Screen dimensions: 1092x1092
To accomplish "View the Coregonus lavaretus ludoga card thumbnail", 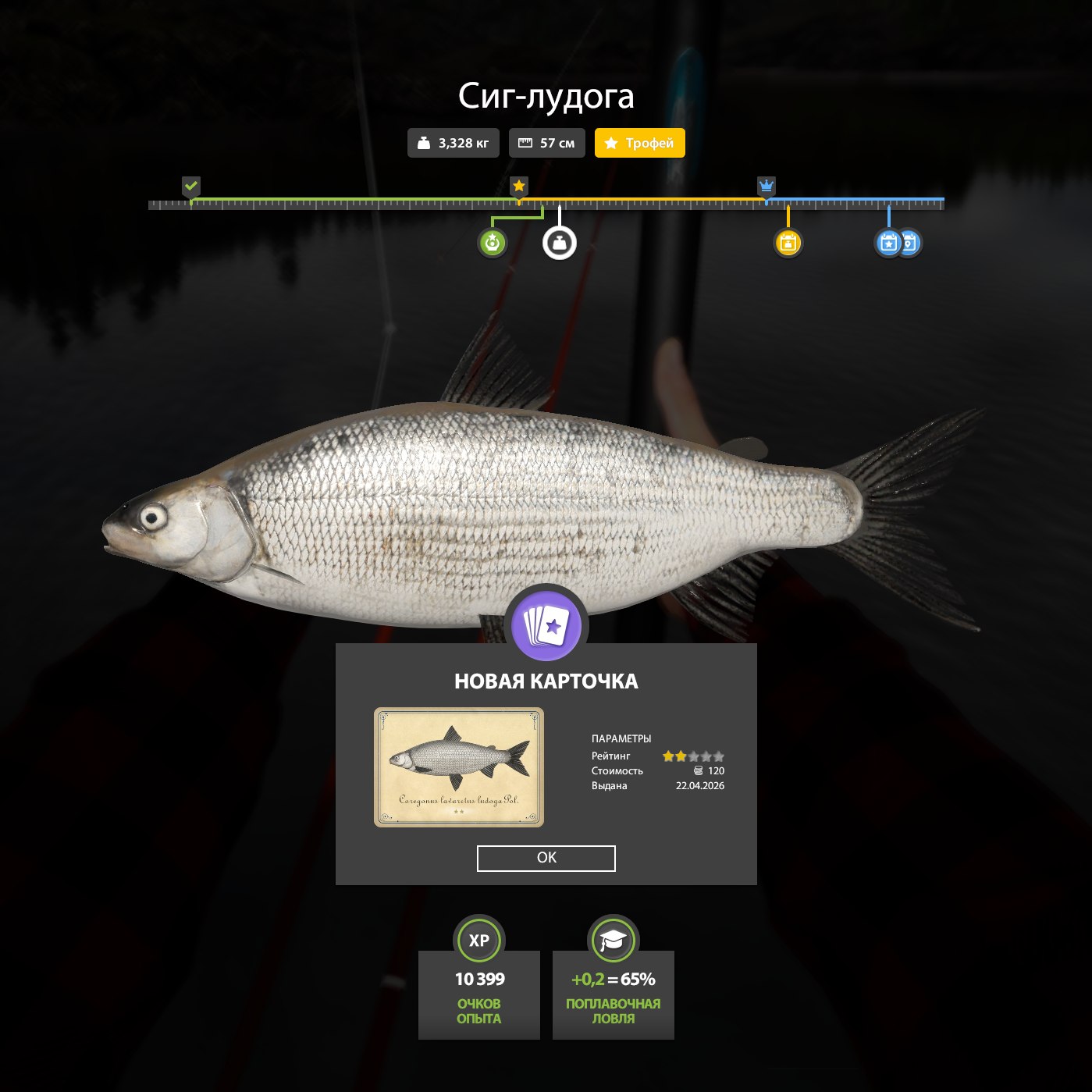I will pos(459,767).
